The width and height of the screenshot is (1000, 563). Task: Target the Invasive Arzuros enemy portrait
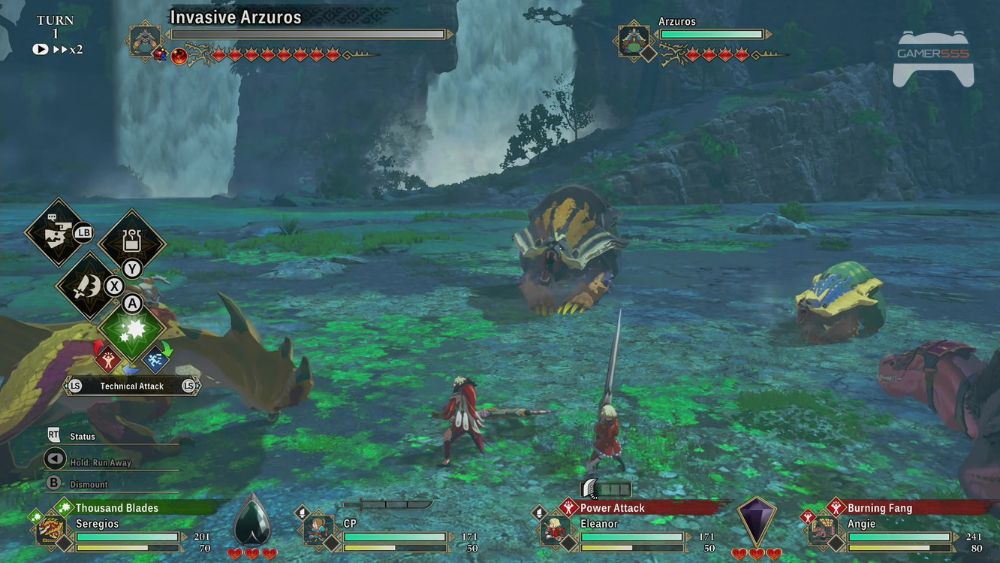click(x=145, y=41)
